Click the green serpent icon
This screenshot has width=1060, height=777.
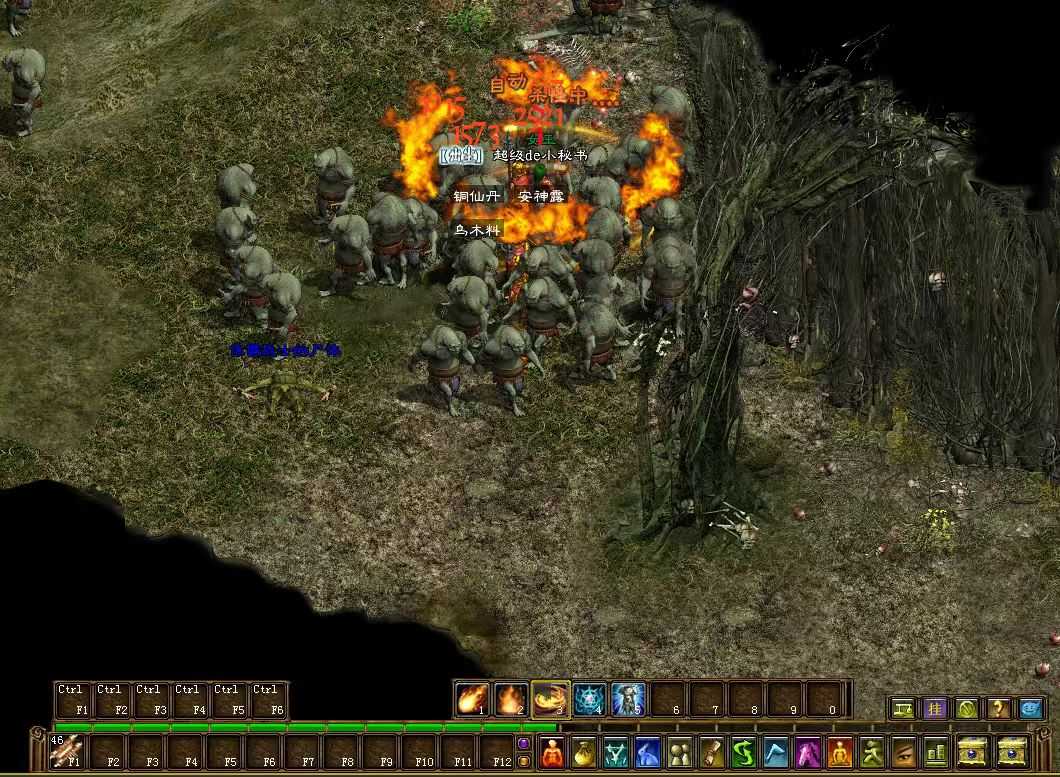744,751
